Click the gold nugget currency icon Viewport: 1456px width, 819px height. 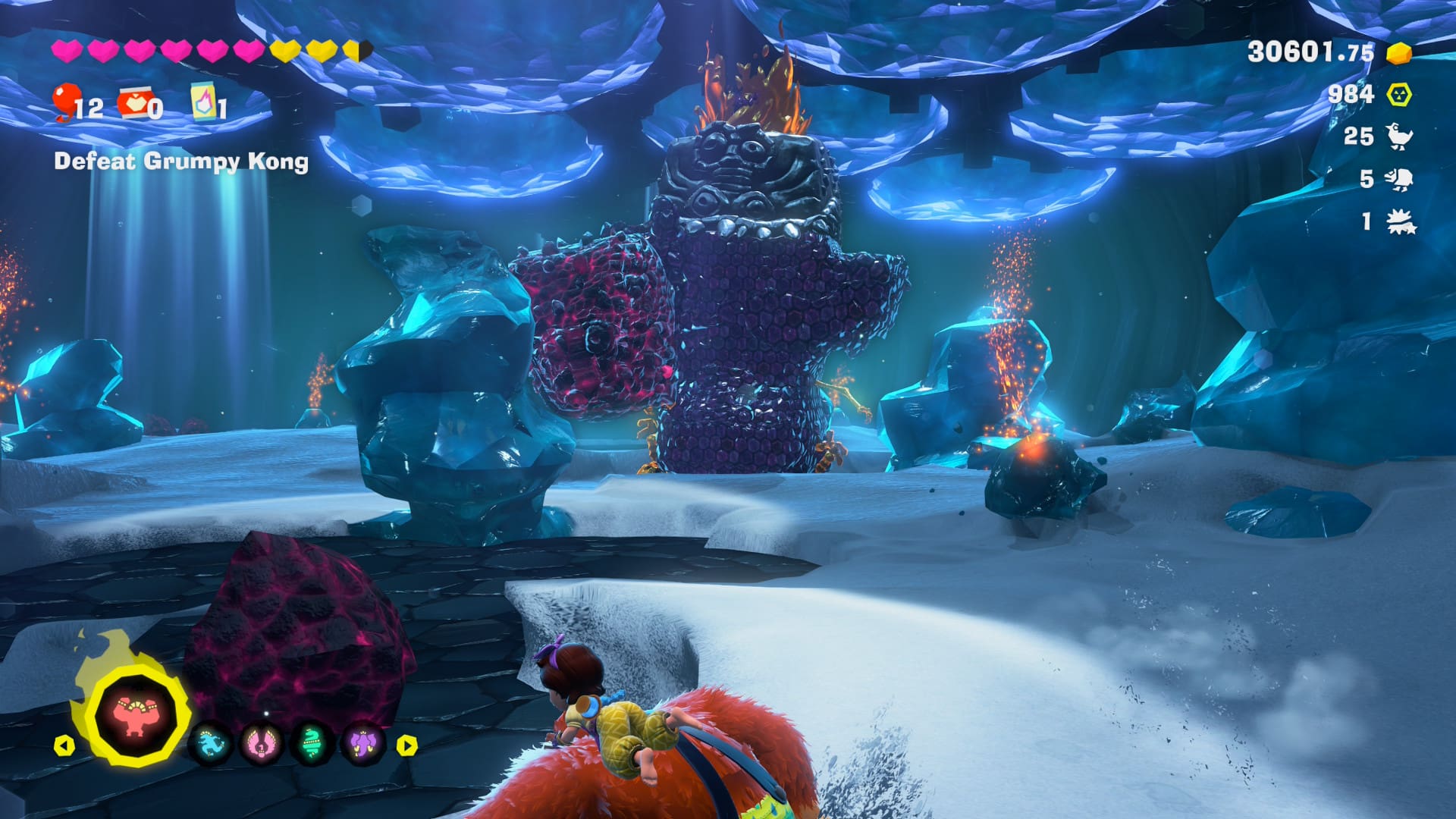point(1398,52)
